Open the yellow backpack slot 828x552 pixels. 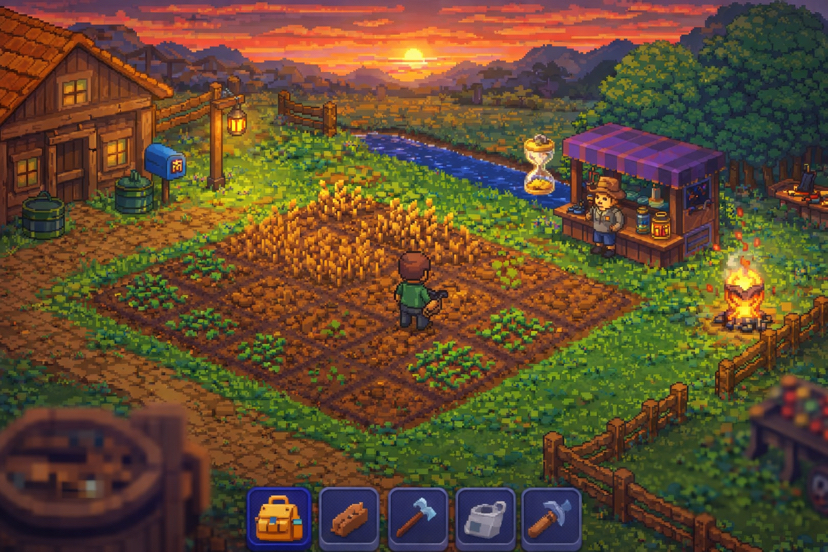coord(278,518)
